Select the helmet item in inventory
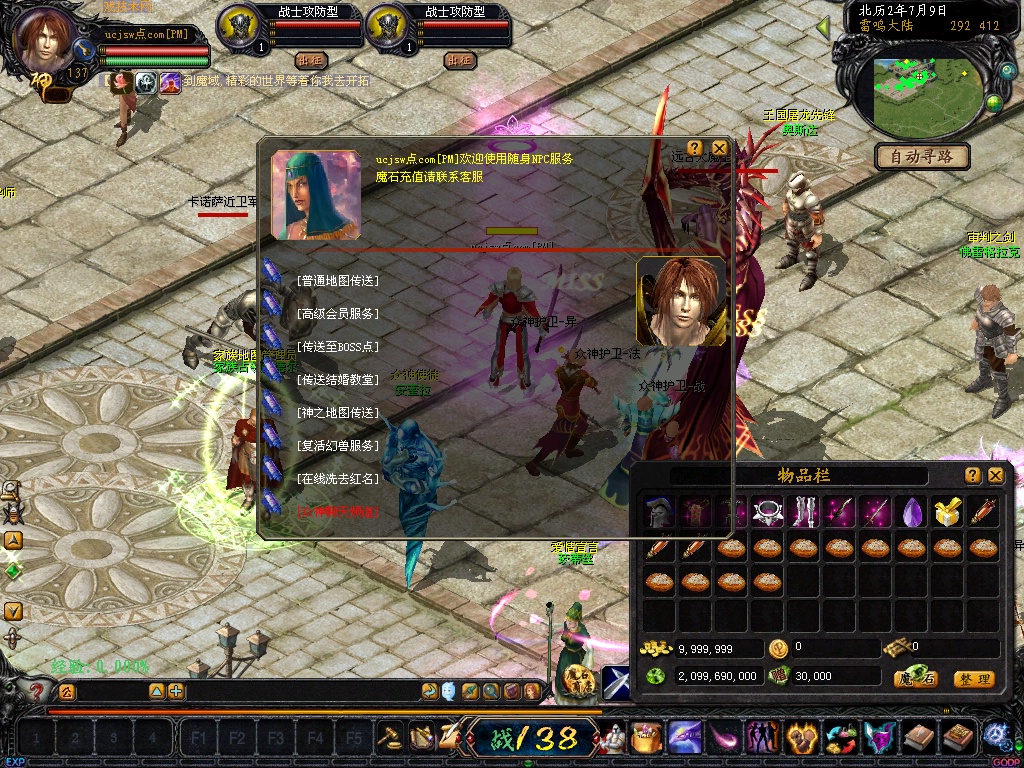This screenshot has width=1024, height=768. tap(658, 512)
